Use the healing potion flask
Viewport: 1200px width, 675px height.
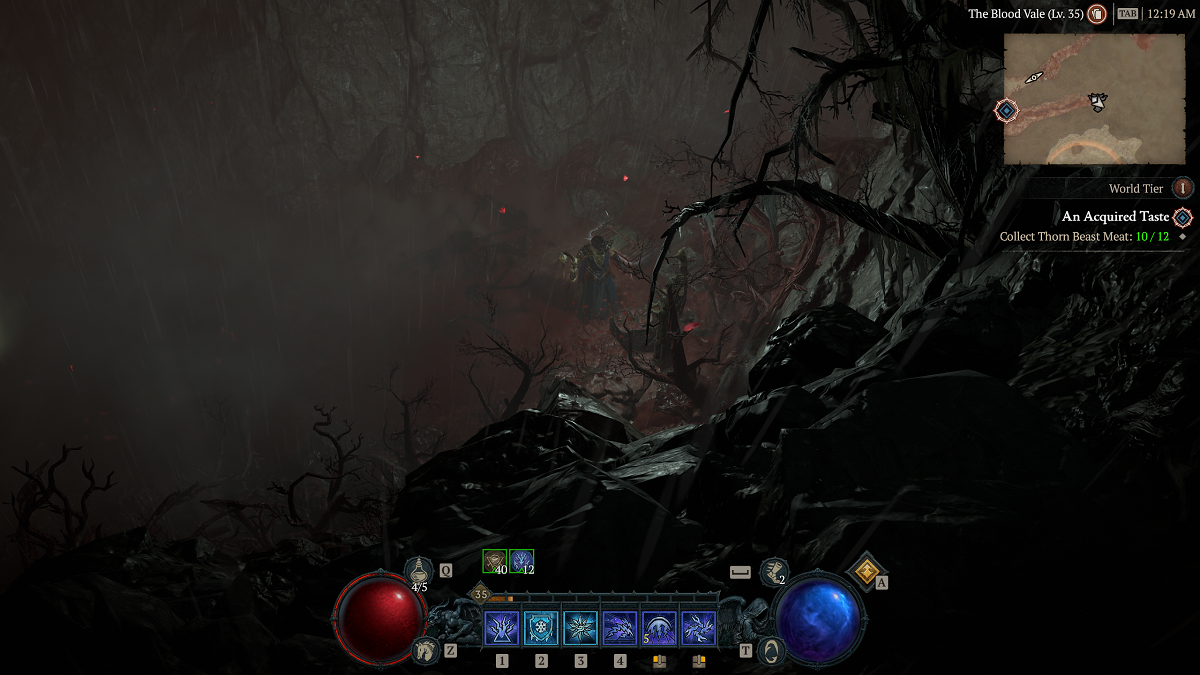coord(419,572)
